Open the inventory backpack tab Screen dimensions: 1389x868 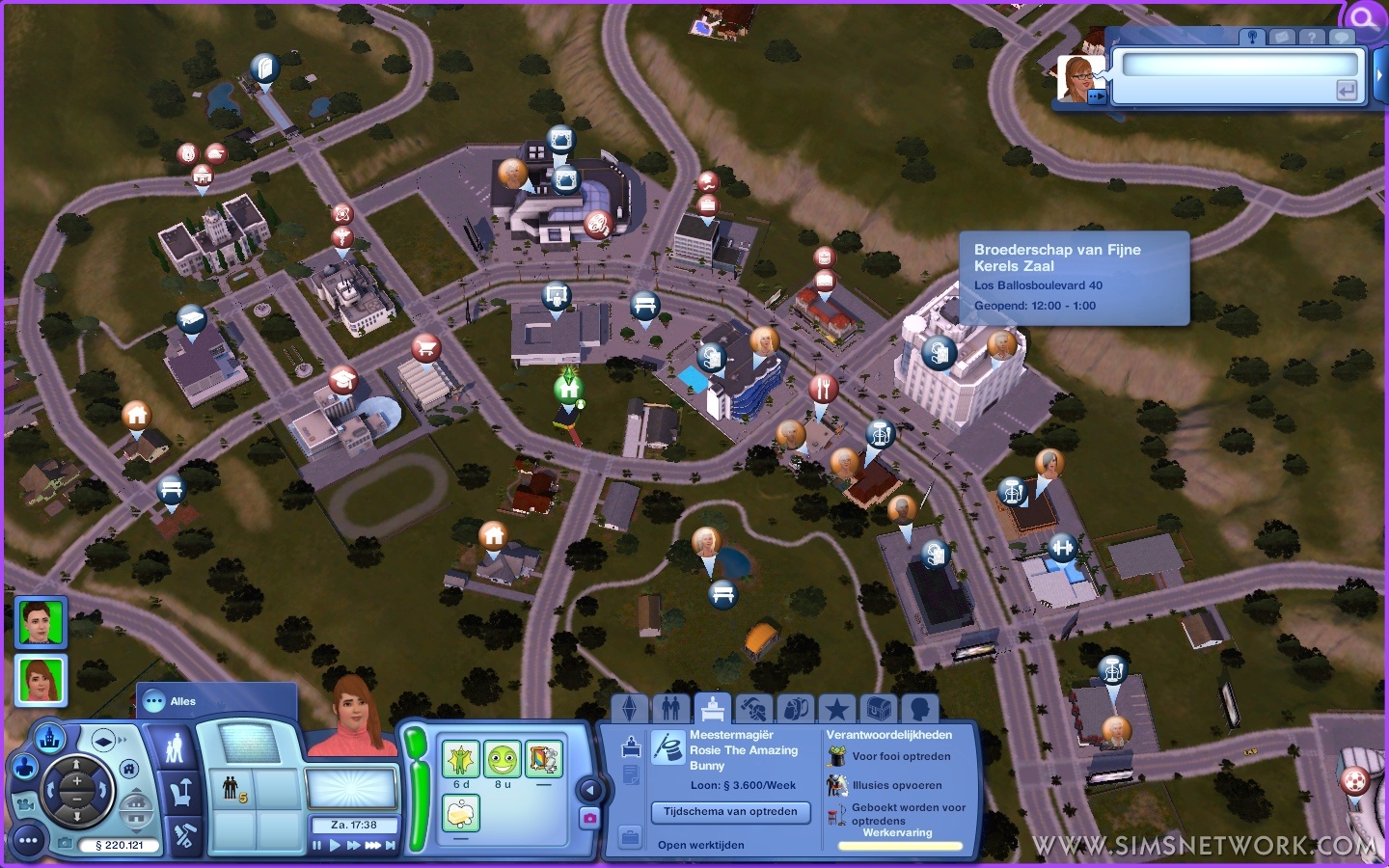(x=795, y=710)
